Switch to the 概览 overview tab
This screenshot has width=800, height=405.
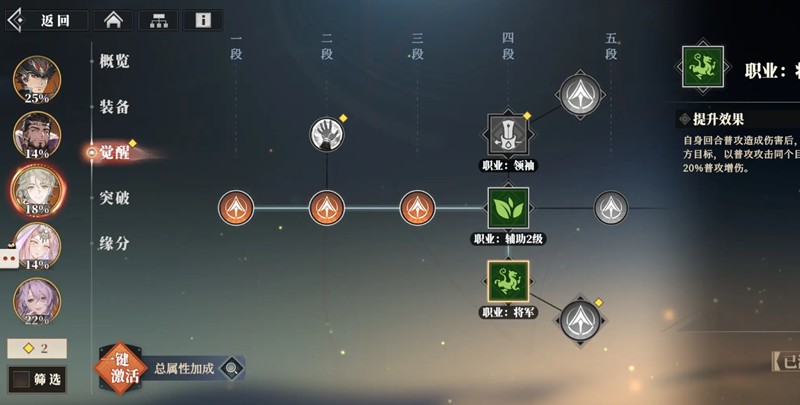point(114,61)
